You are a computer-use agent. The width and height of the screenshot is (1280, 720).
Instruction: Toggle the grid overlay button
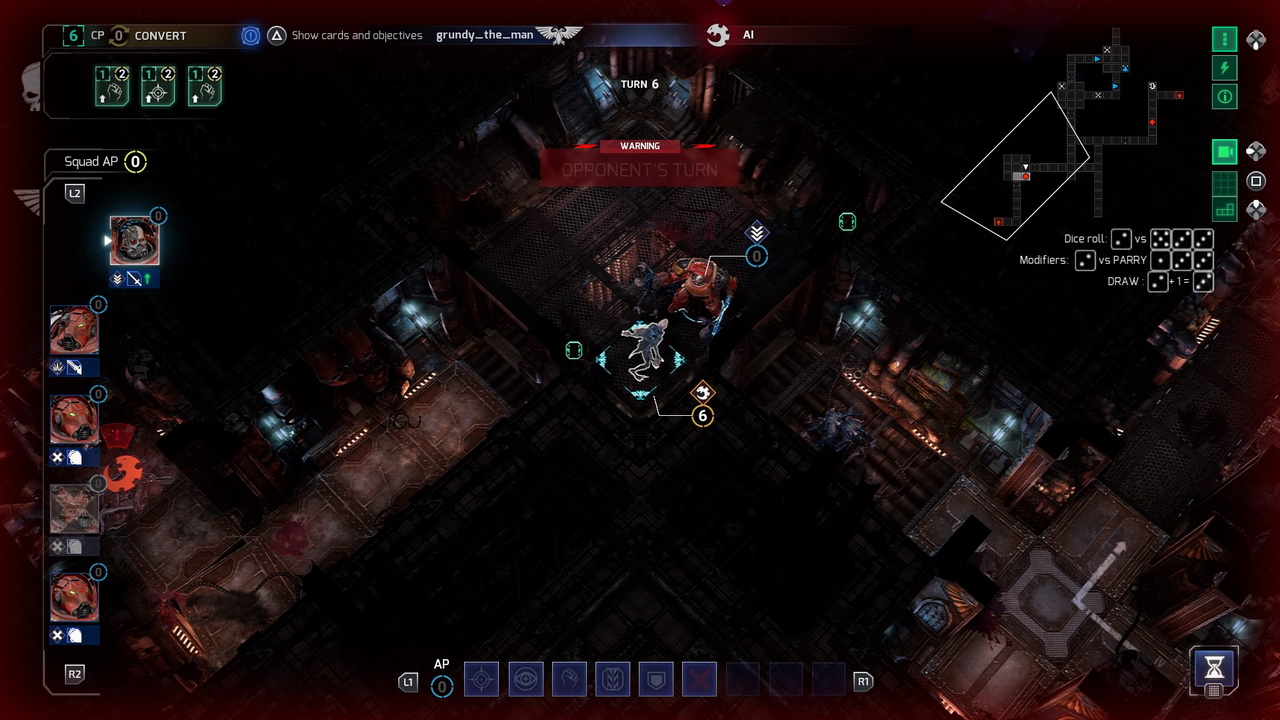click(x=1225, y=182)
